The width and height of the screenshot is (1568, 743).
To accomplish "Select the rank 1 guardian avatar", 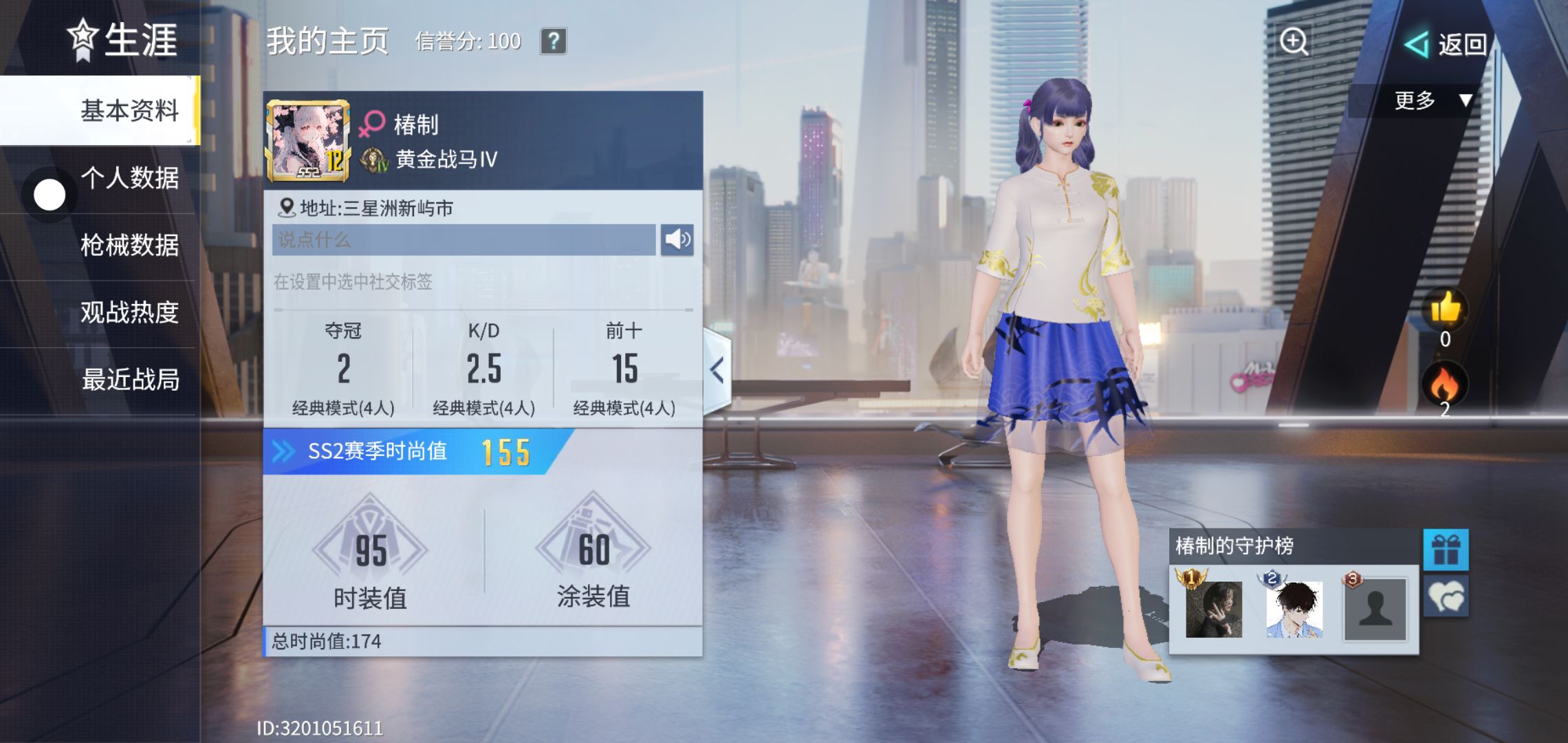I will point(1213,609).
